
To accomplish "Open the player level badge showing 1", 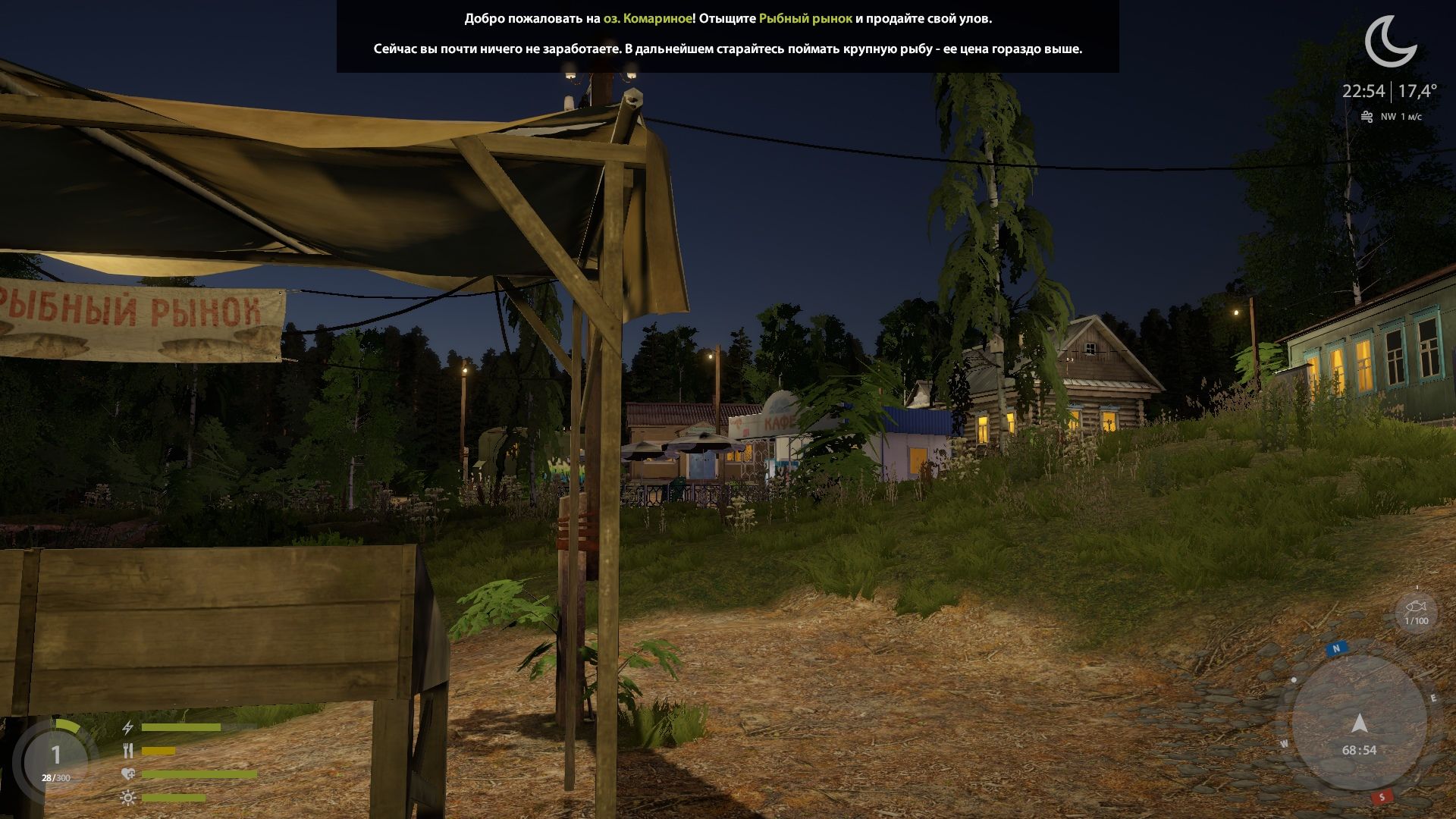I will (55, 755).
